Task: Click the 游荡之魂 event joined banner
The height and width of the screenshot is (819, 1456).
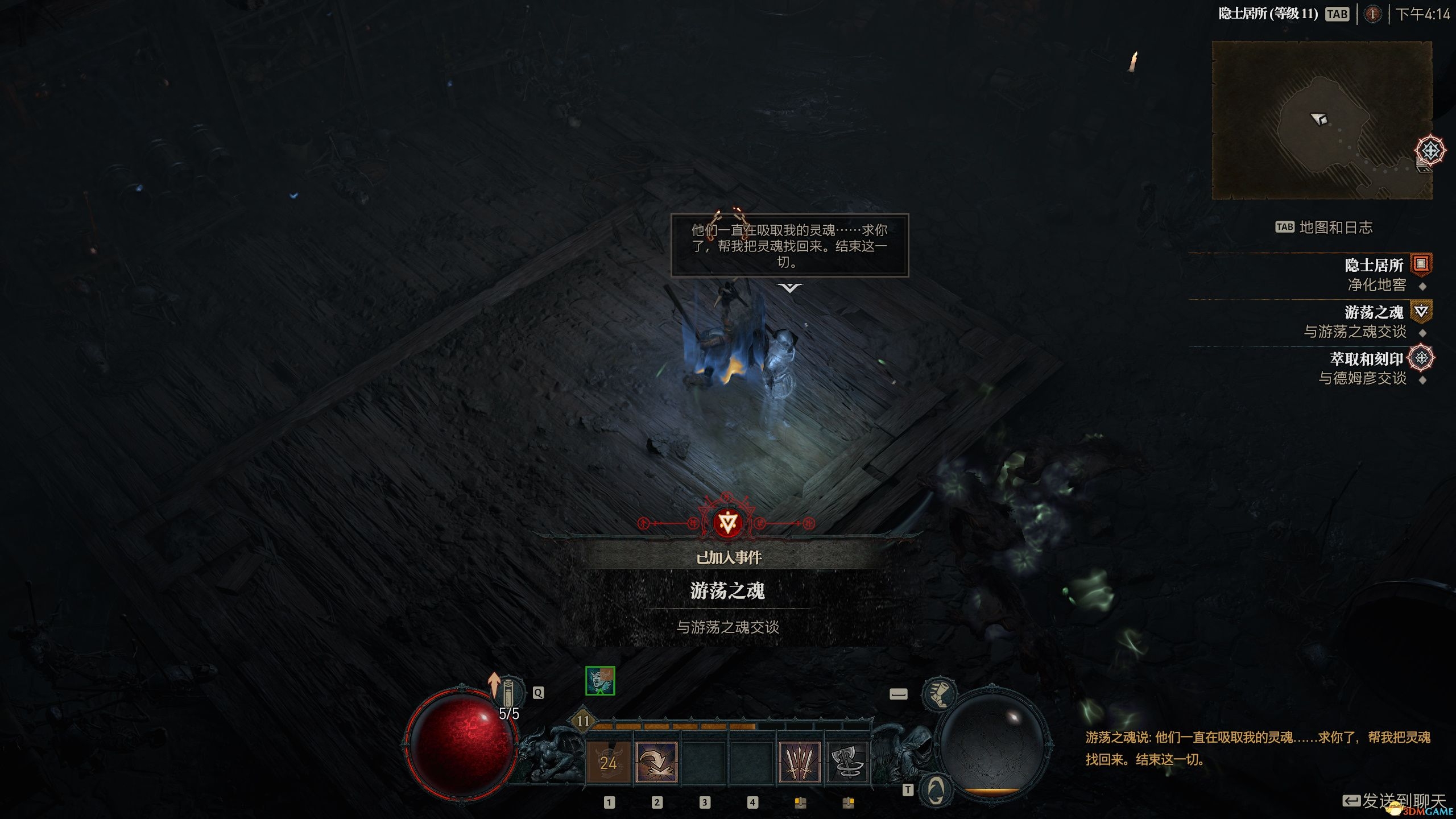Action: (727, 591)
